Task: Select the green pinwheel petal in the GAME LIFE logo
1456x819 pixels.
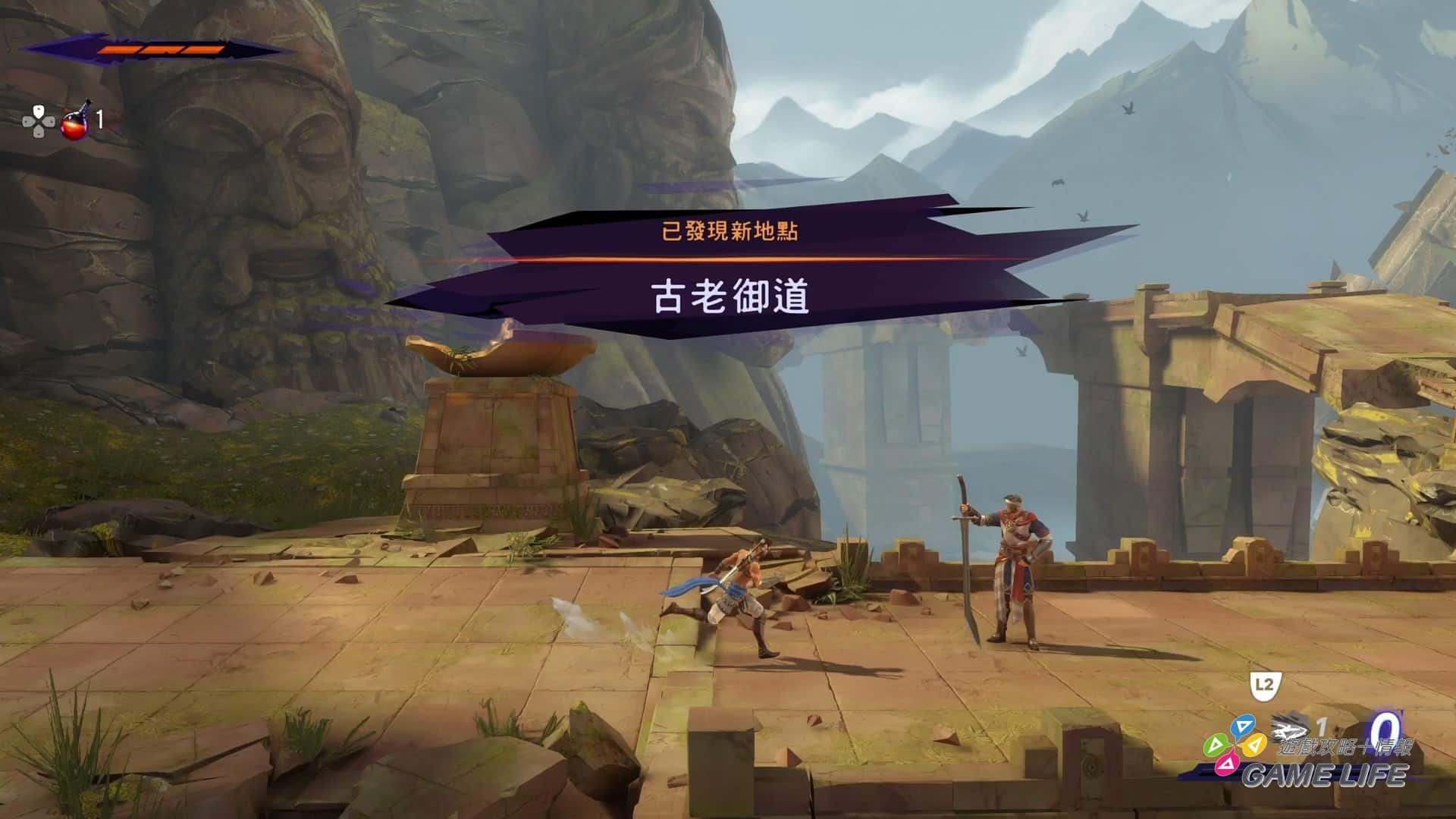Action: (x=1215, y=745)
